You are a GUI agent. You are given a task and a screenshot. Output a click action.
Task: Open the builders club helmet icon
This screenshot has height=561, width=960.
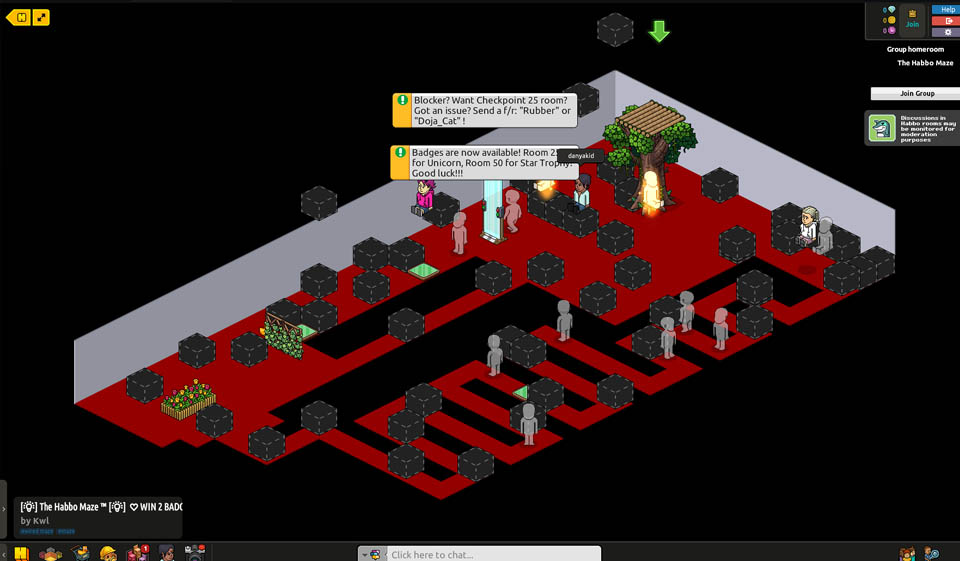click(x=108, y=553)
